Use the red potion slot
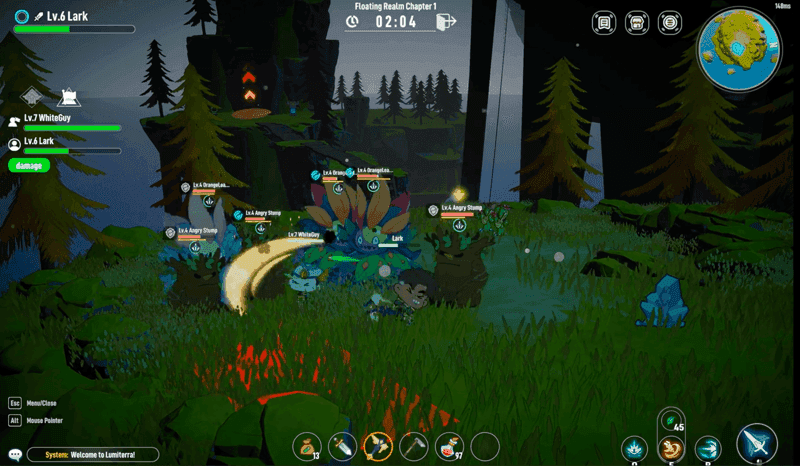The image size is (800, 466). pyautogui.click(x=449, y=446)
